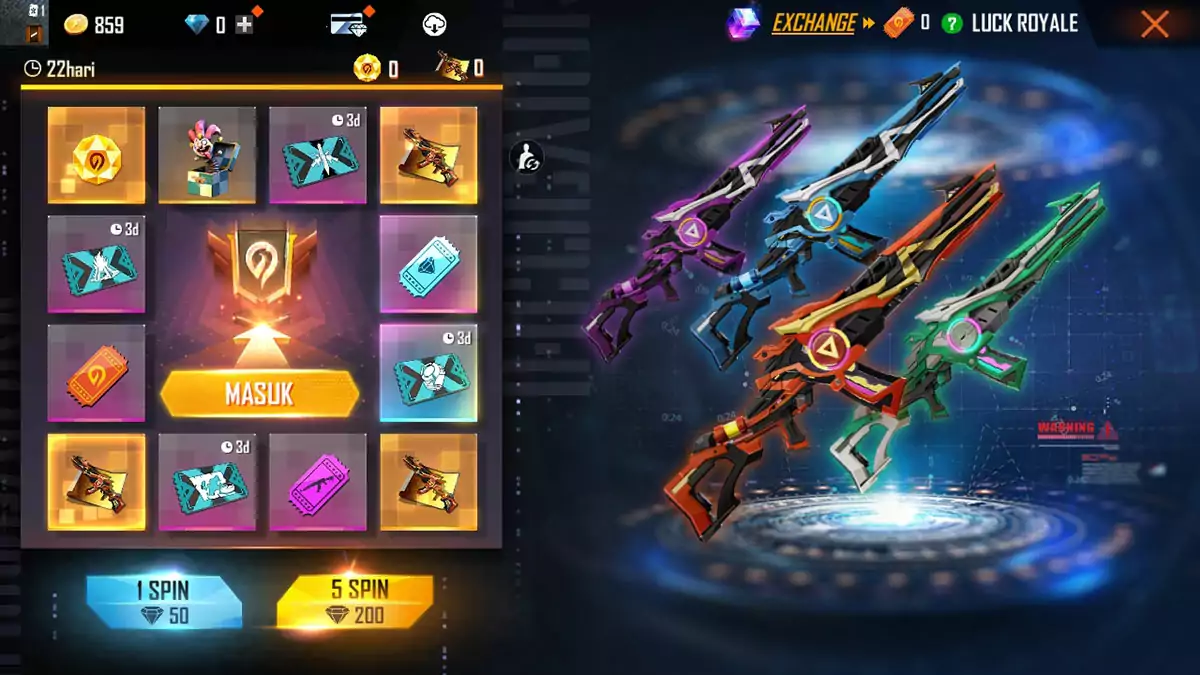Open the Exchange link
1200x675 pixels.
[814, 23]
